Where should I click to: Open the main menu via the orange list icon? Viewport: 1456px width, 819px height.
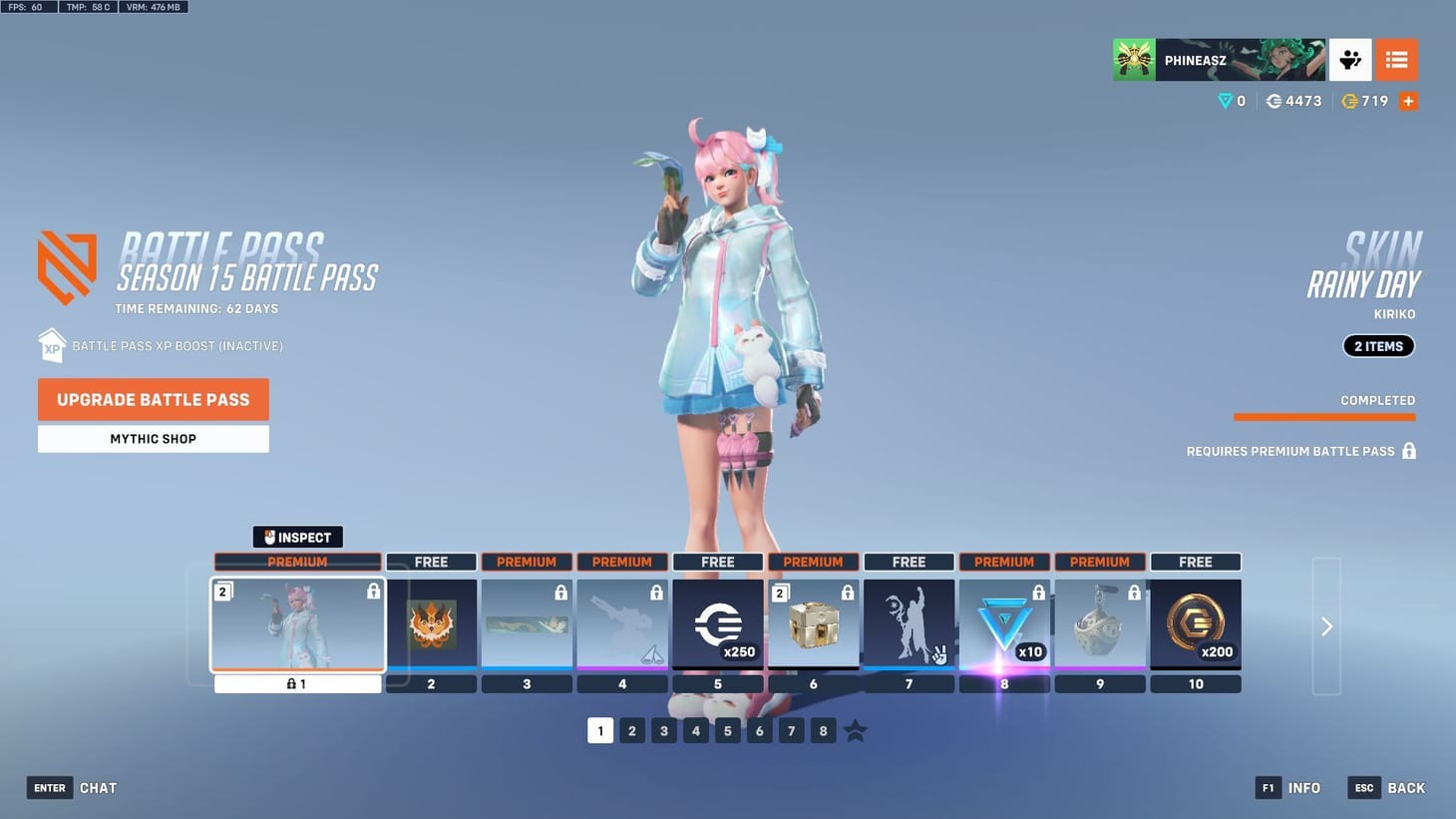click(x=1396, y=59)
